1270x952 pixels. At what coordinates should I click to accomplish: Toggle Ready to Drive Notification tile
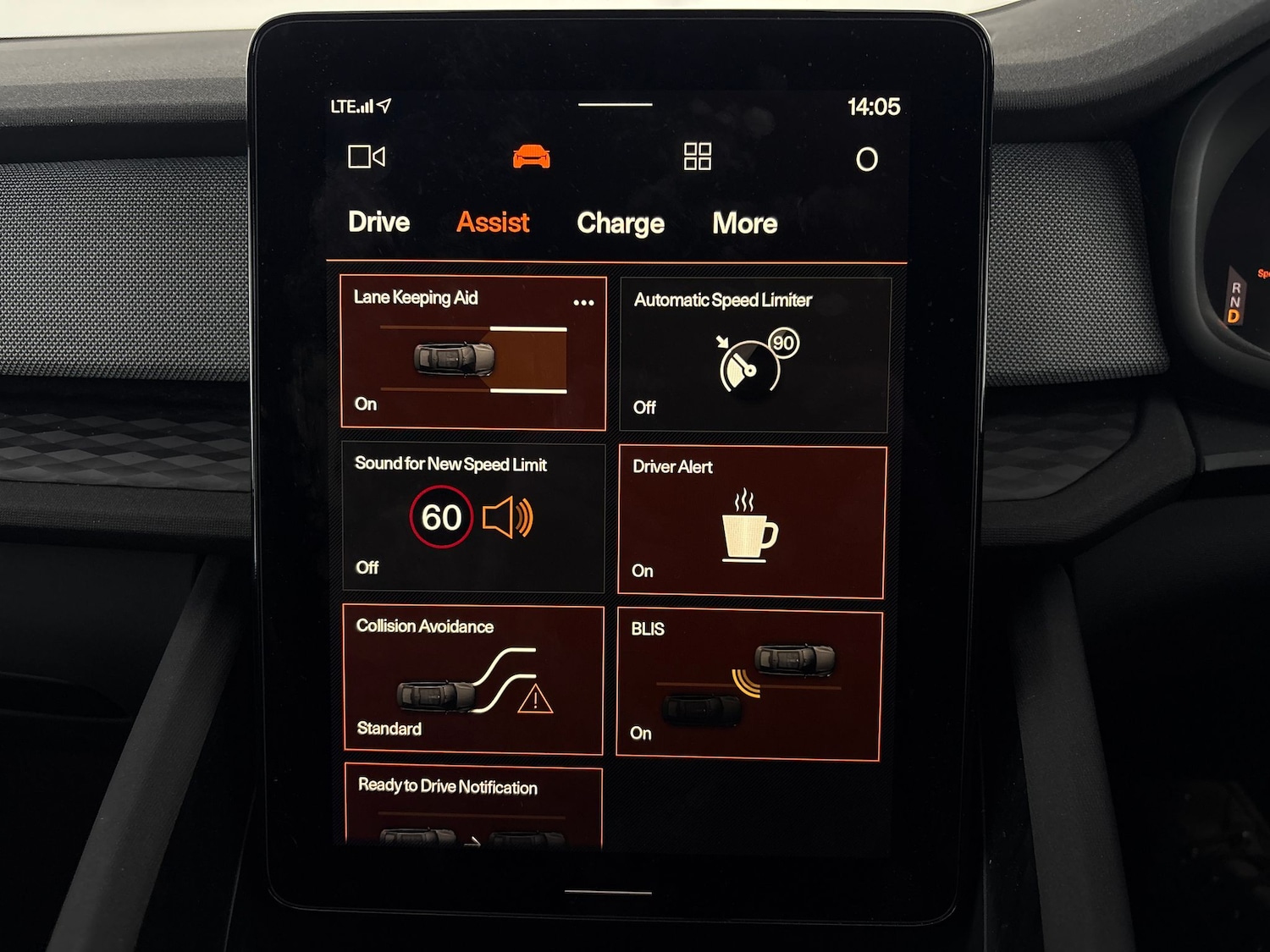[472, 808]
